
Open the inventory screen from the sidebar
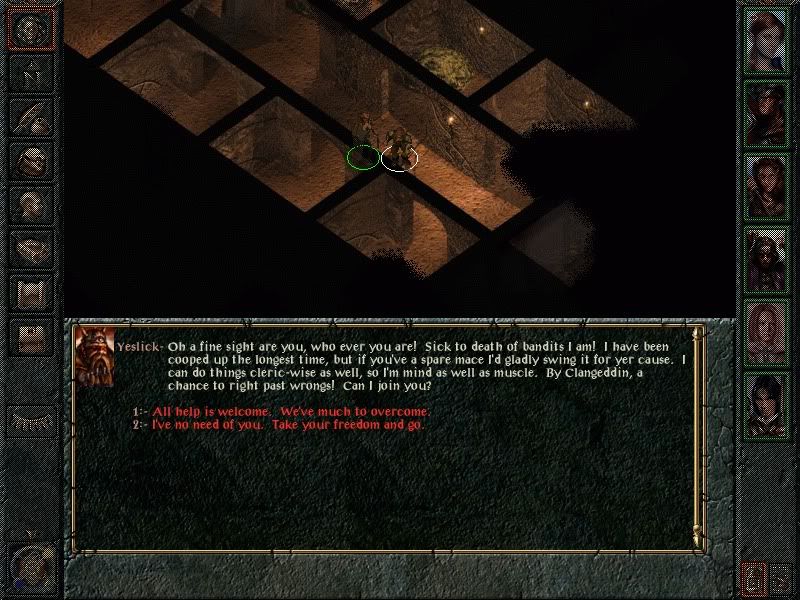29,160
